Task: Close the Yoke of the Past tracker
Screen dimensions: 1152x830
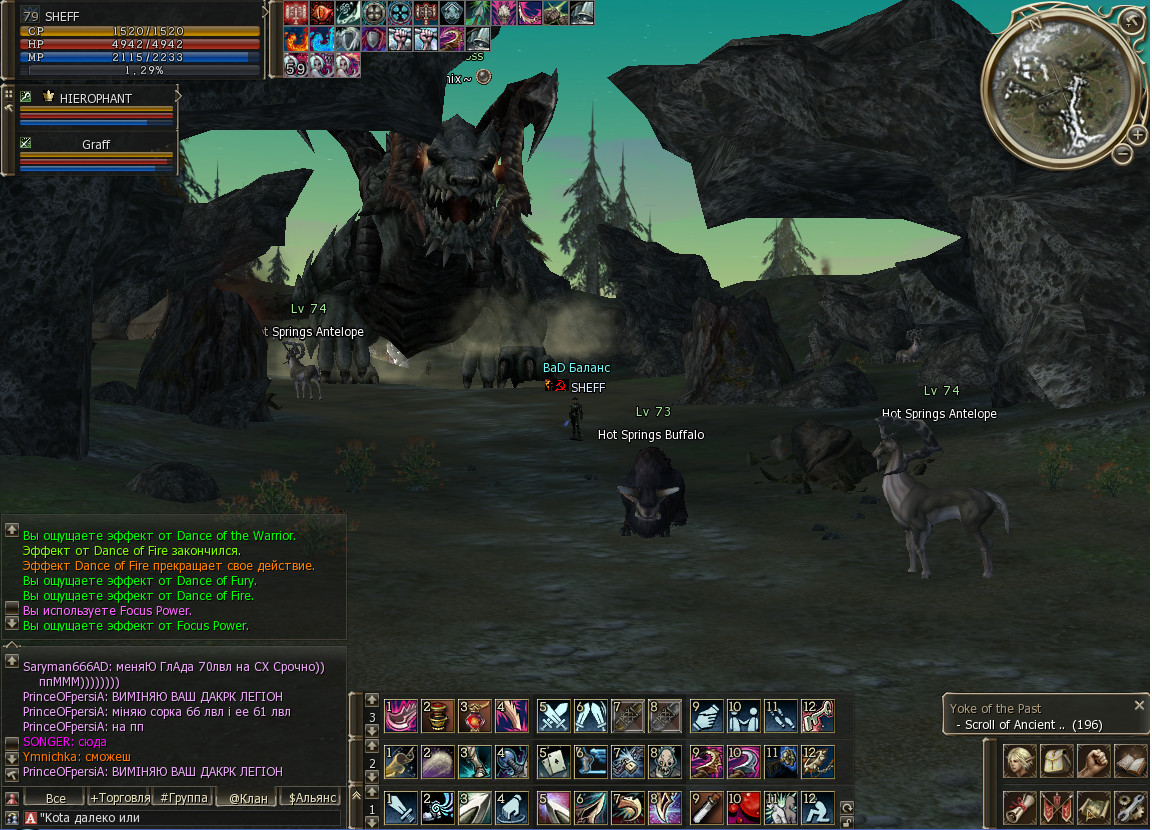Action: (1138, 705)
